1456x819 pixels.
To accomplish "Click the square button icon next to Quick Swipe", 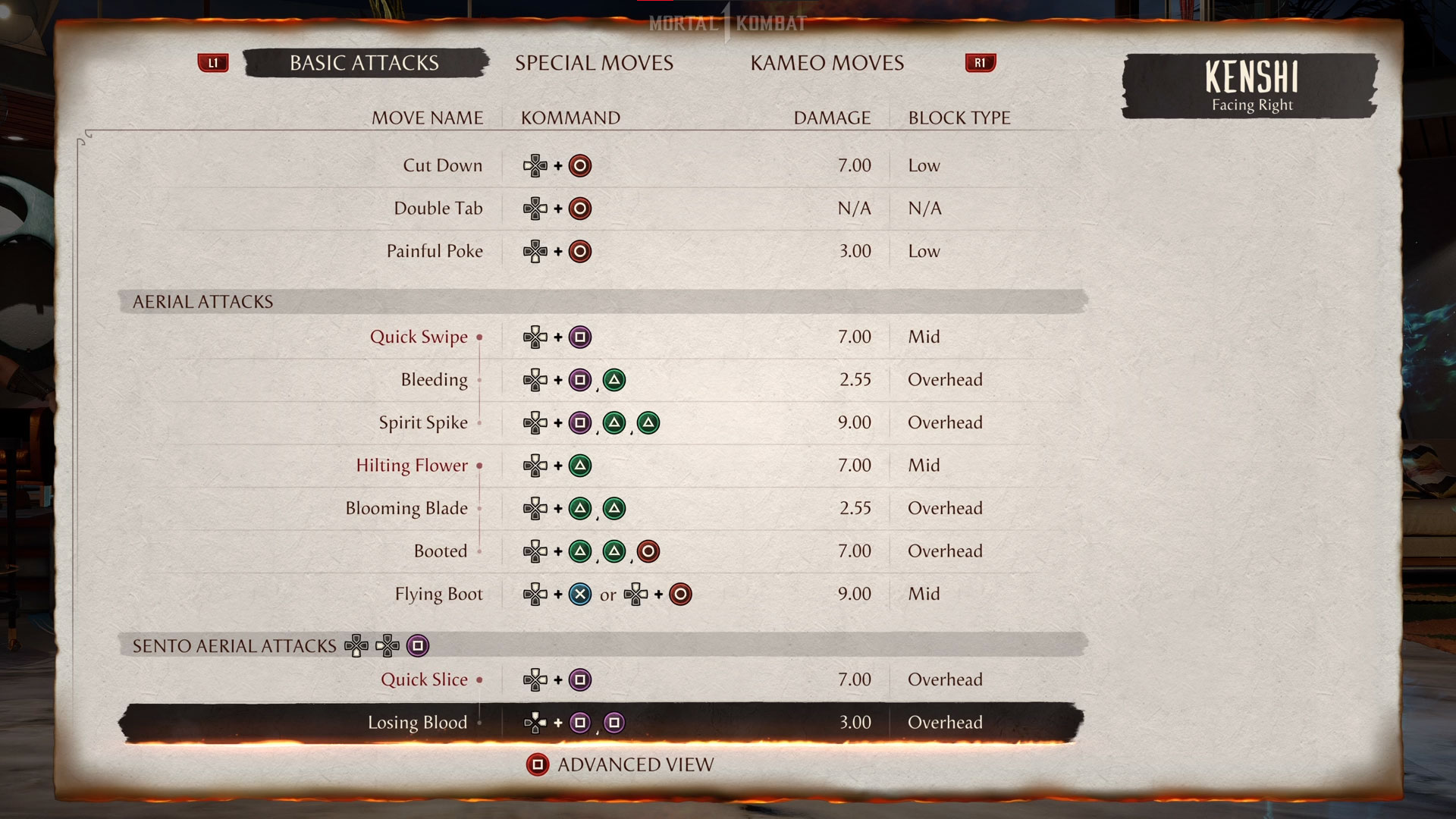I will pos(580,337).
